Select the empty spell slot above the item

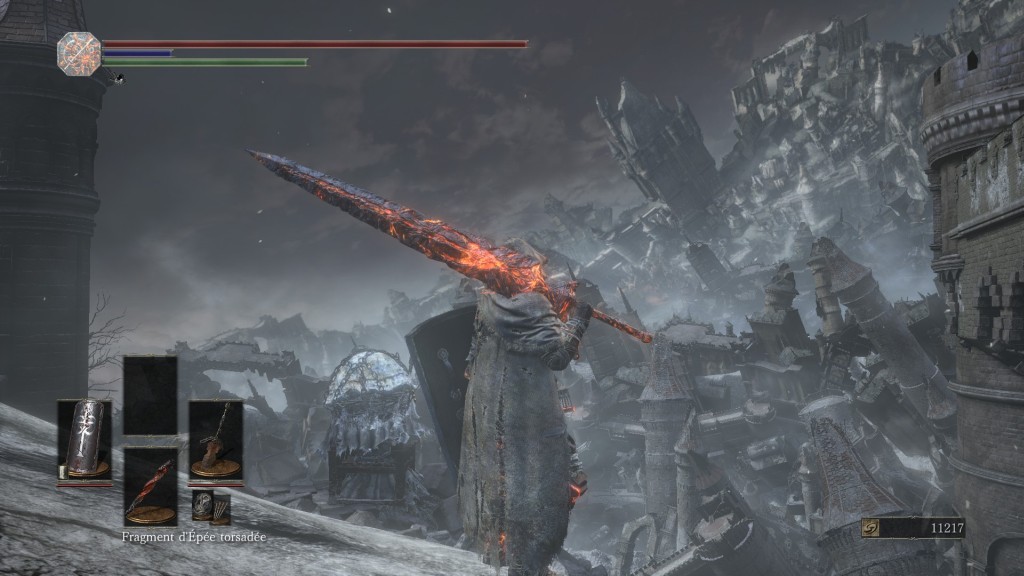[150, 394]
